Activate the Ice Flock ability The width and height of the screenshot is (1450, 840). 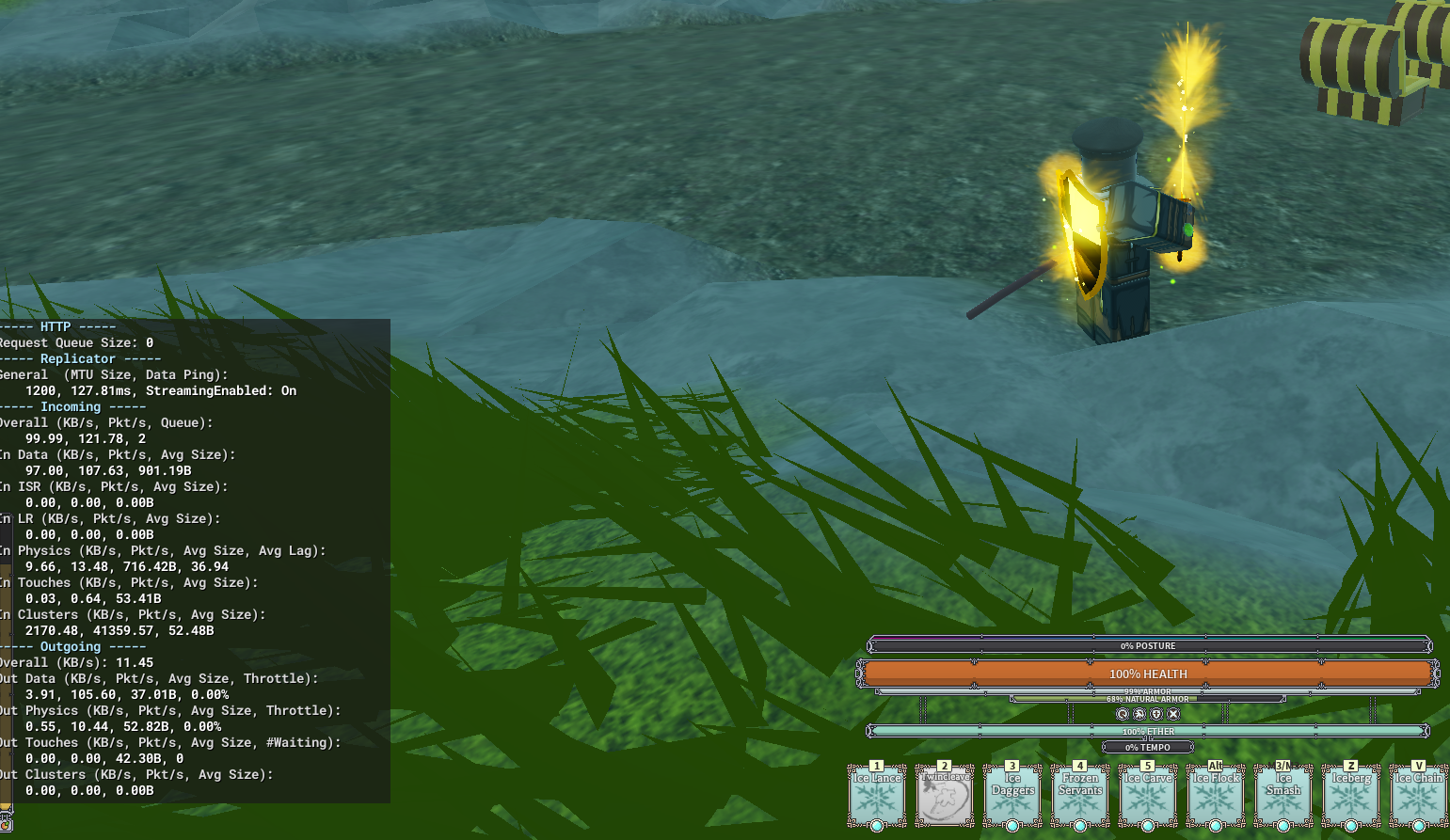(x=1216, y=797)
